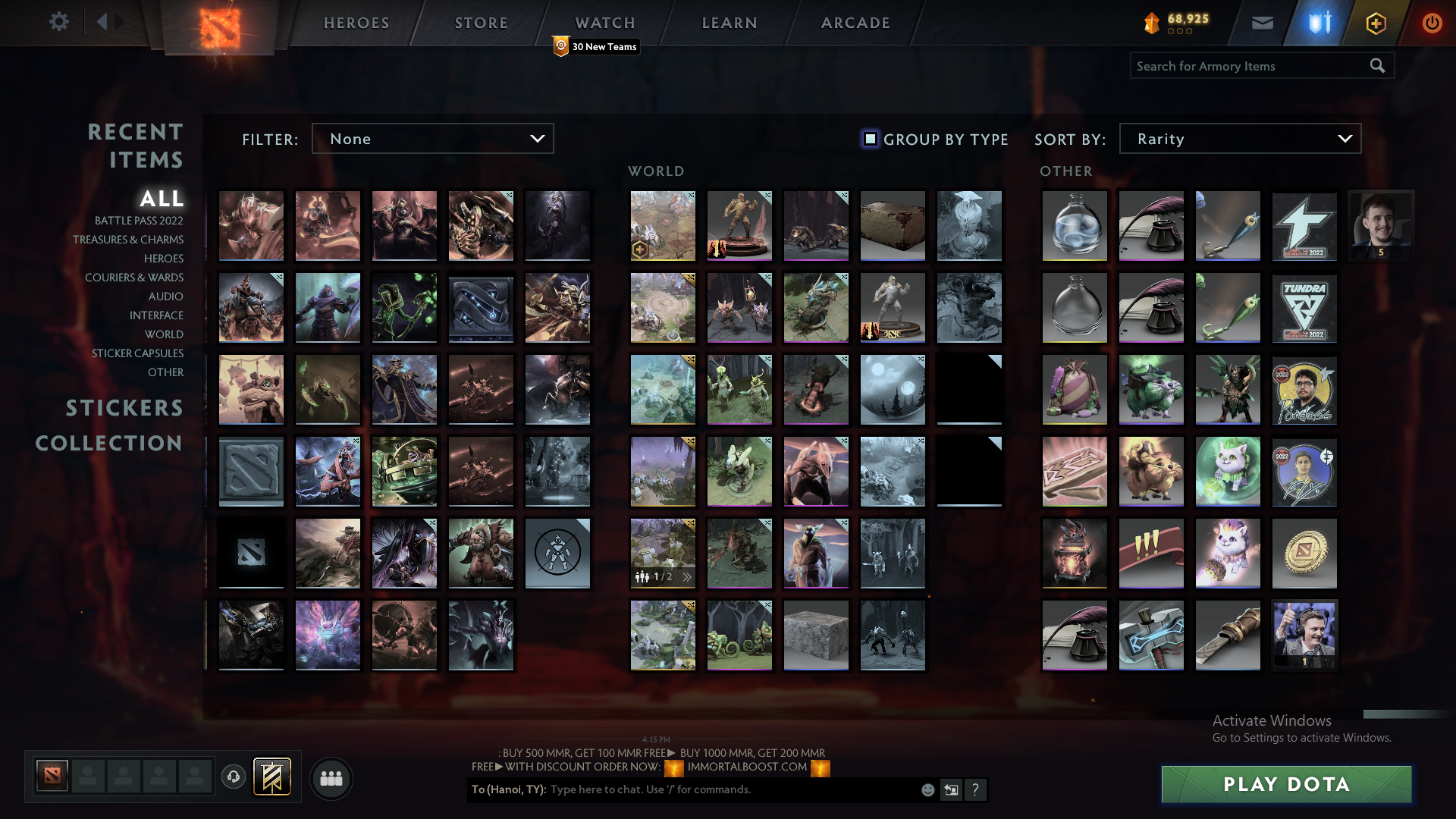Open Dota Plus via the hexagon plus icon
Viewport: 1456px width, 819px height.
tap(1376, 23)
